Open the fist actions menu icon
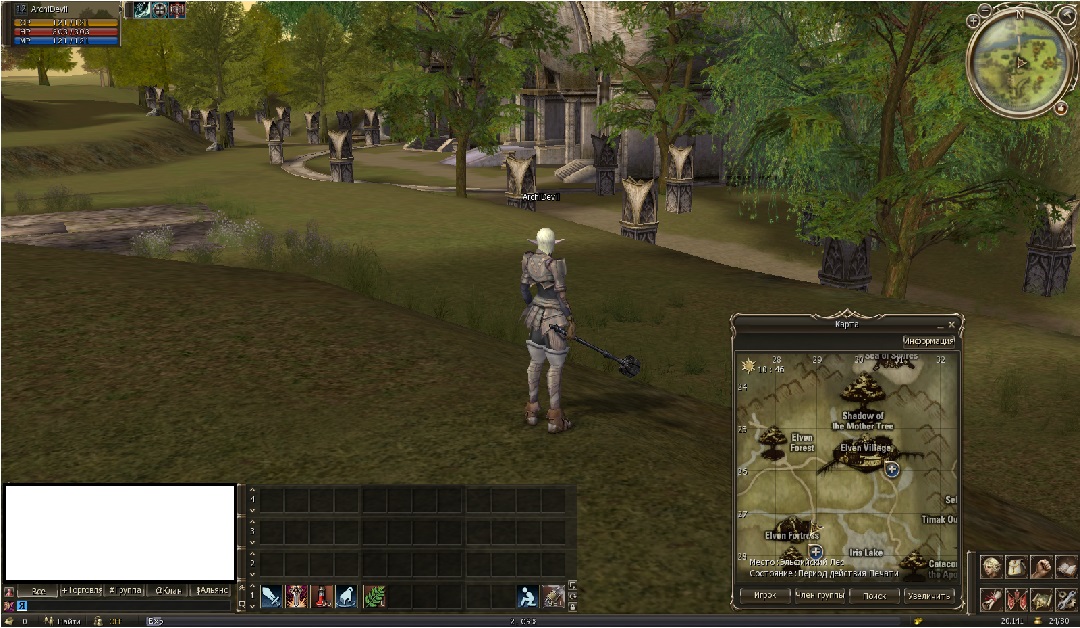The height and width of the screenshot is (628, 1080). [1041, 567]
